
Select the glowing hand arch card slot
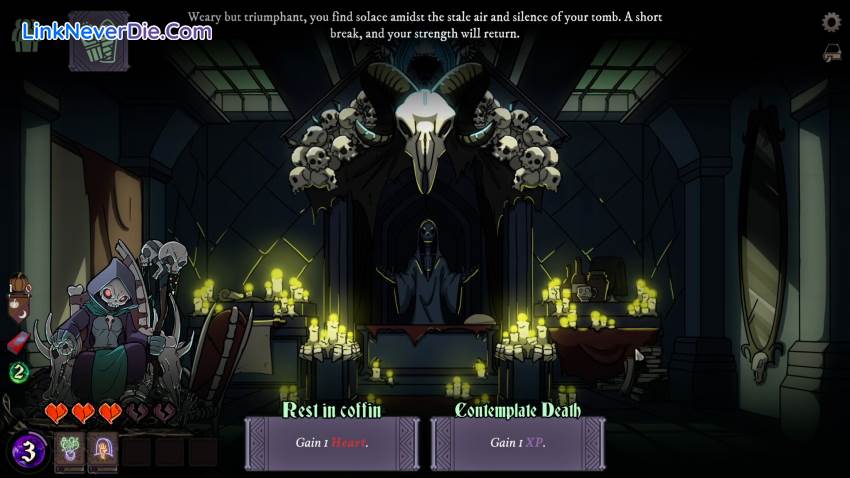pos(102,451)
